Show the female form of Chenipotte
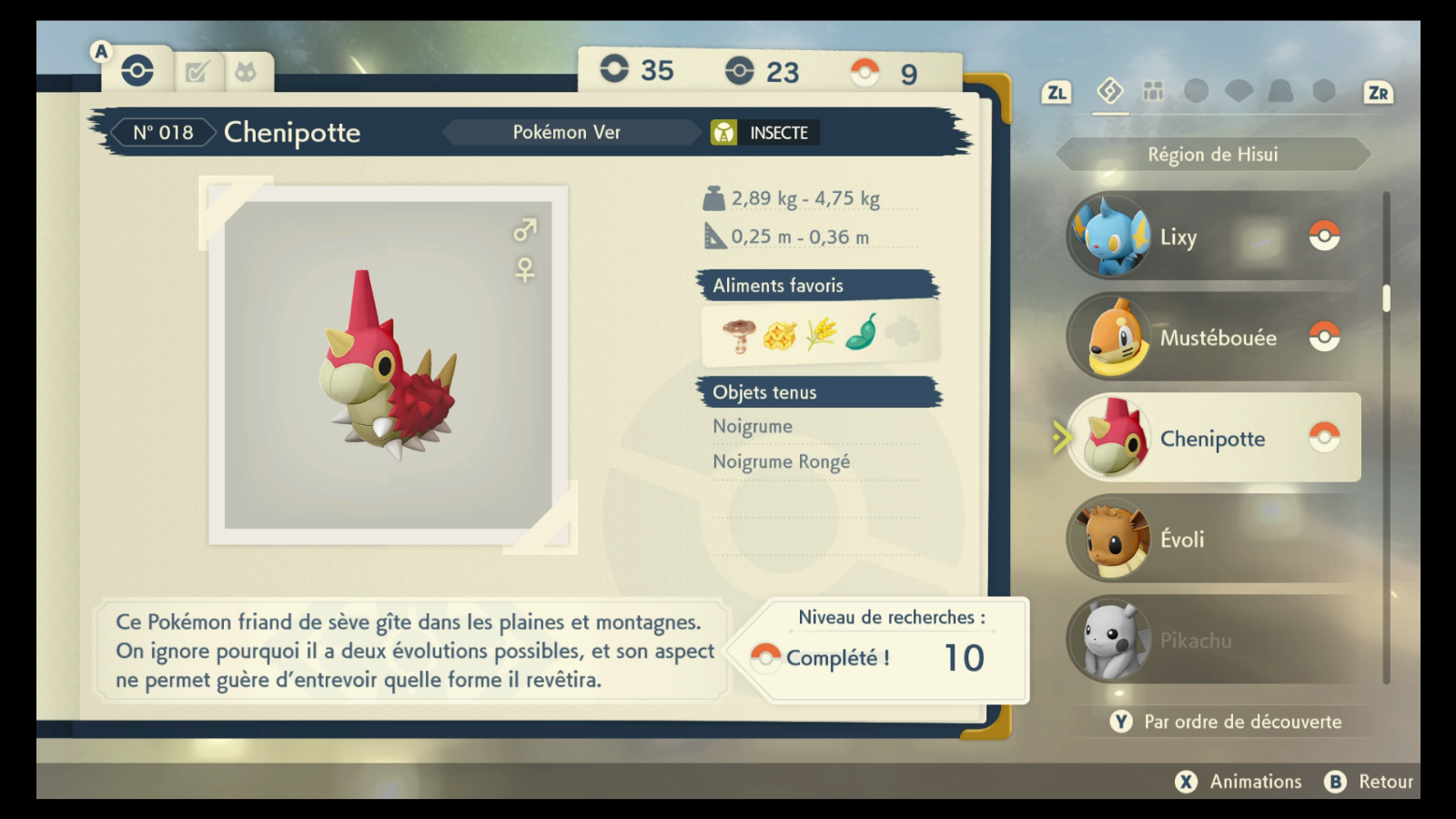1456x819 pixels. click(525, 270)
